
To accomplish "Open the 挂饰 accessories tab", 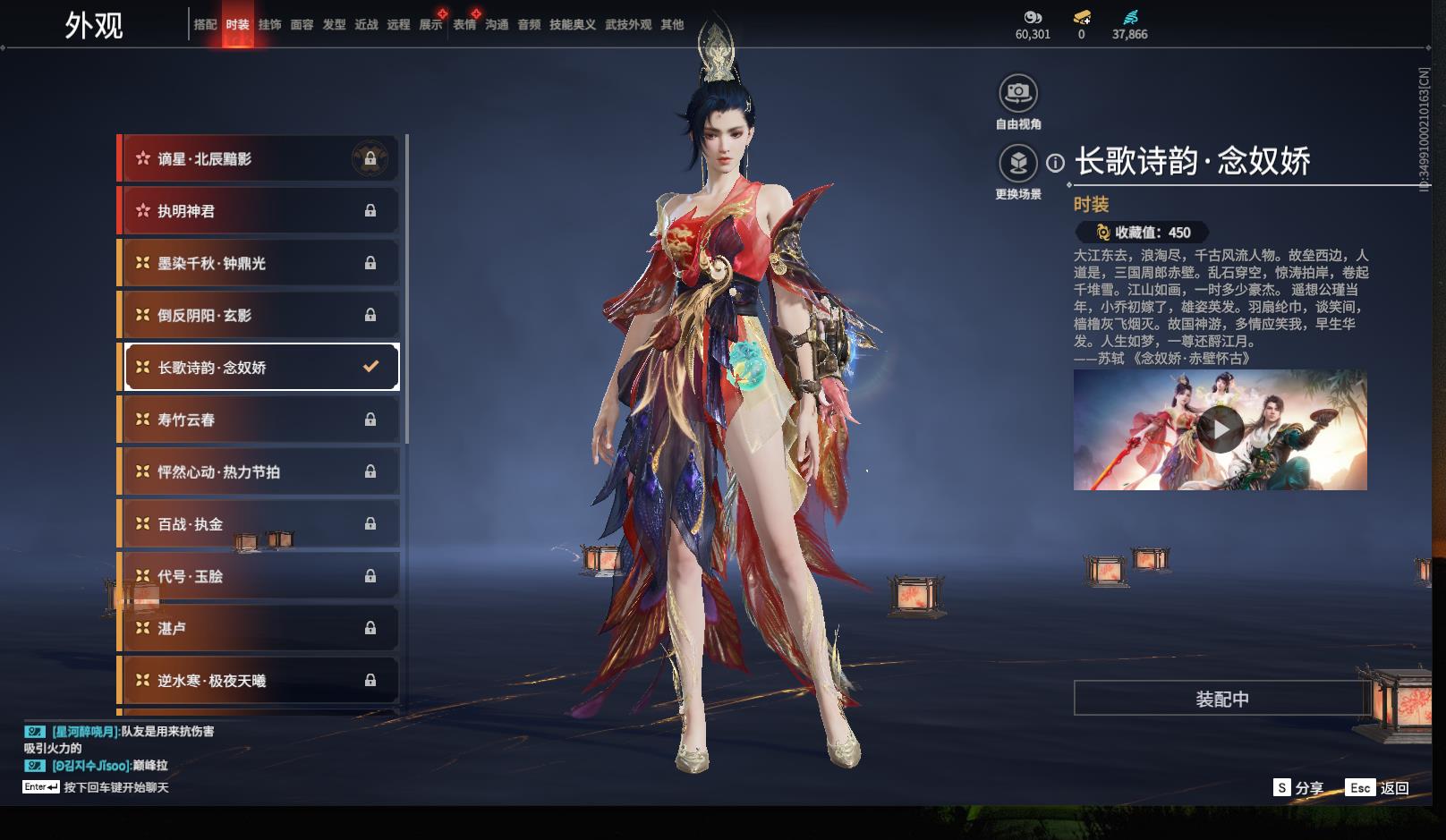I will click(x=269, y=25).
